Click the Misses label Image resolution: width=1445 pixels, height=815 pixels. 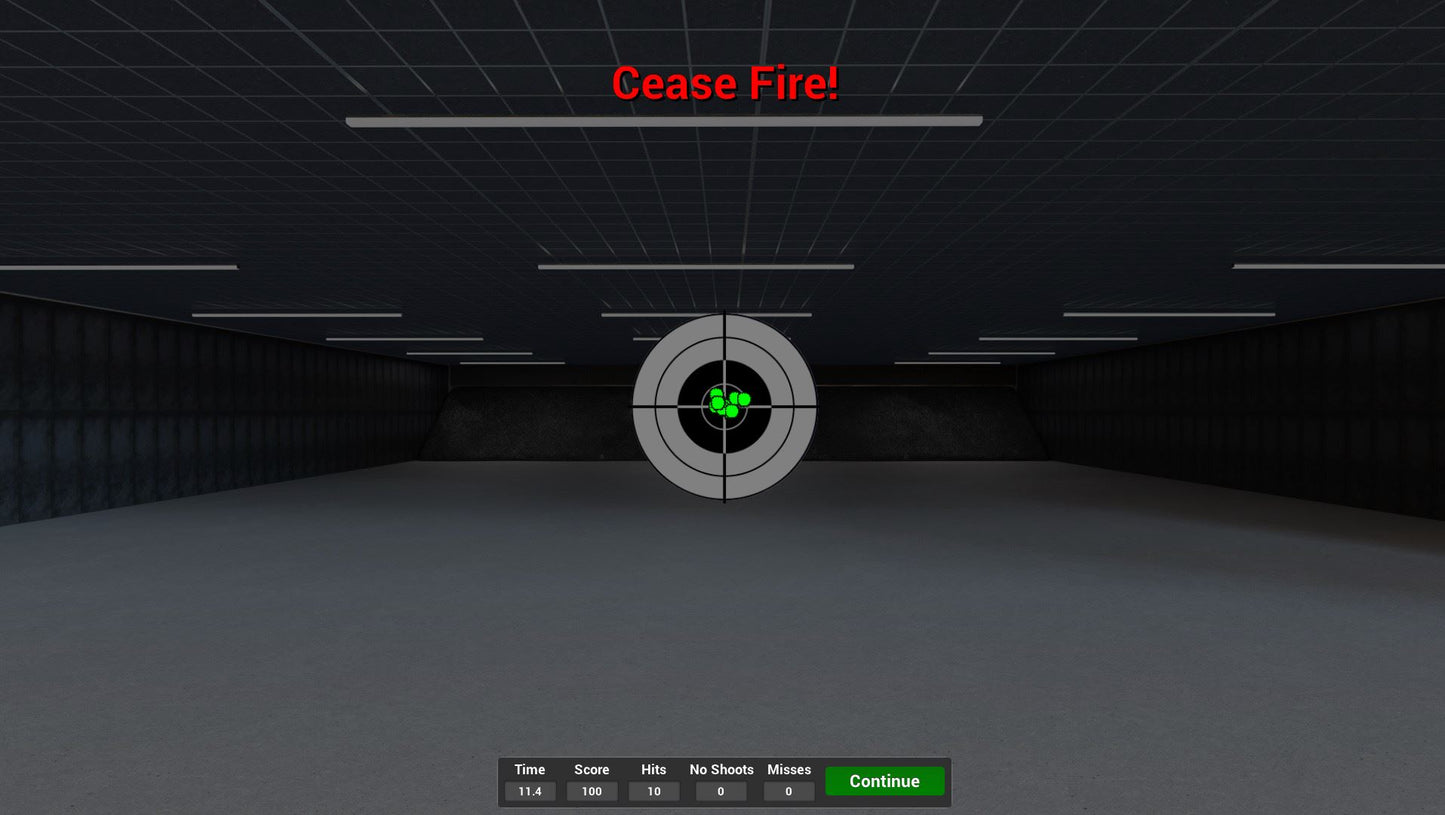pyautogui.click(x=789, y=770)
